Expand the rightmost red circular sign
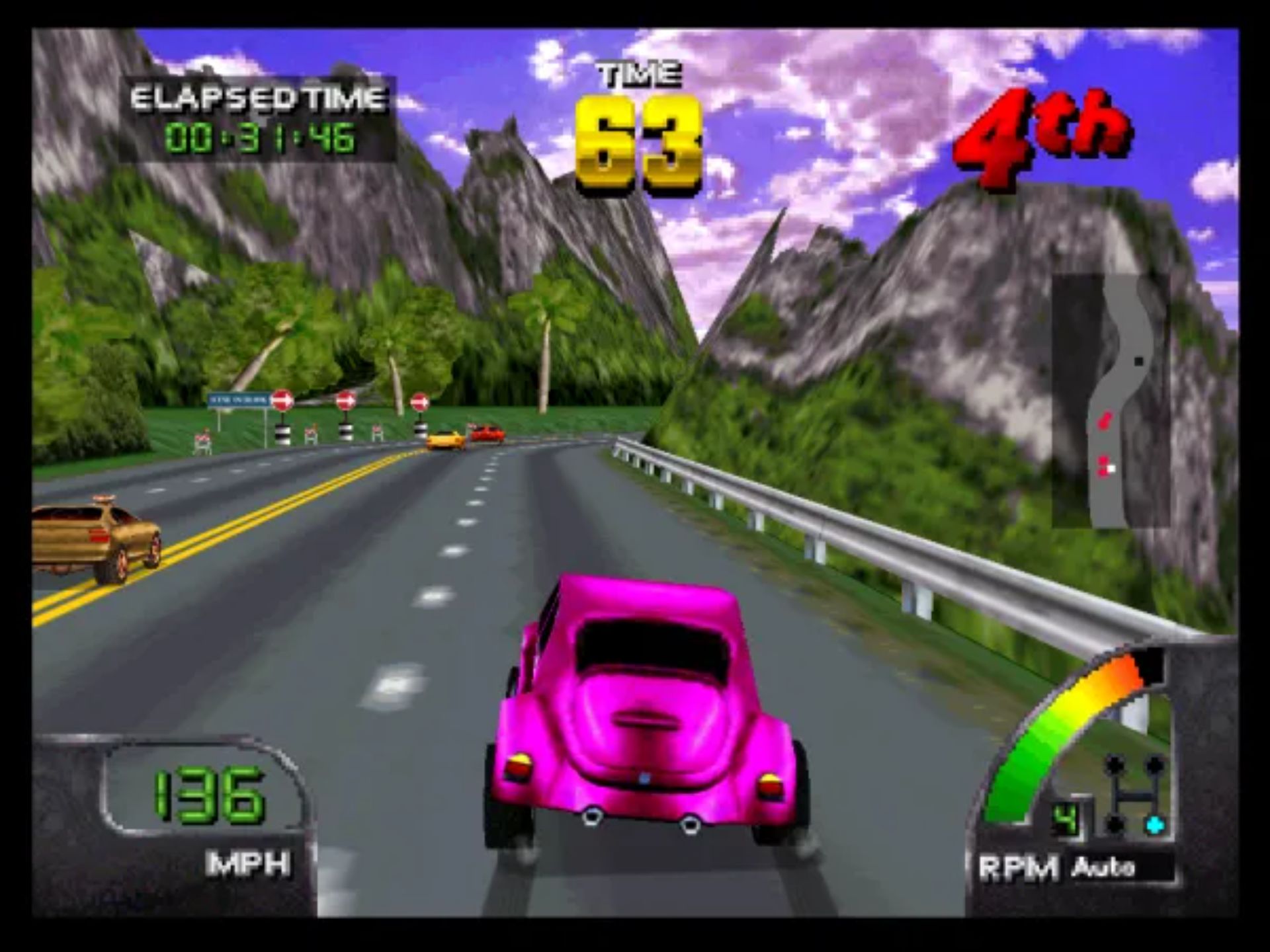This screenshot has width=1270, height=952. coord(419,403)
